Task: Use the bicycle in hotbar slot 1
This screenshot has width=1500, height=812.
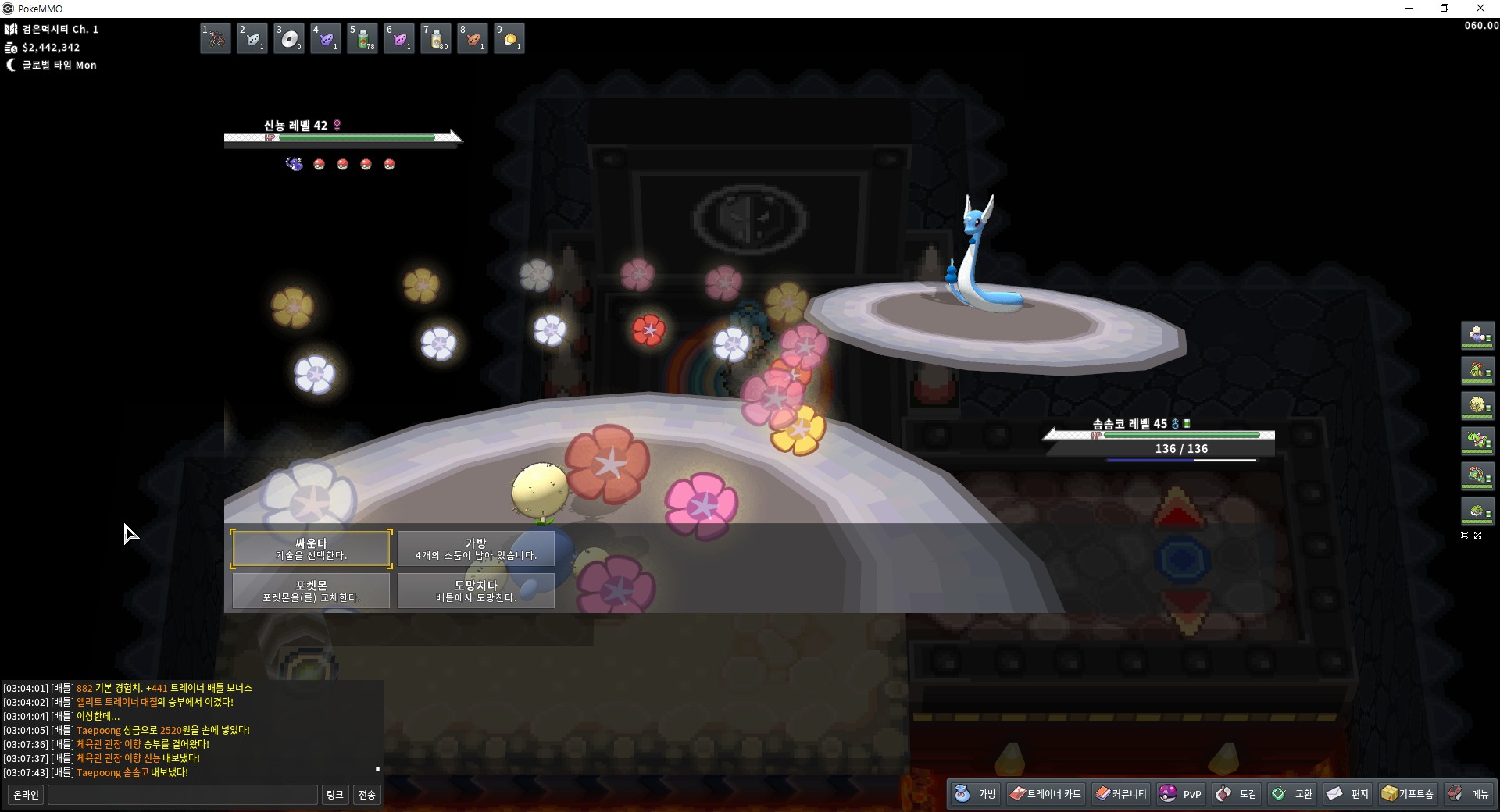Action: 216,38
